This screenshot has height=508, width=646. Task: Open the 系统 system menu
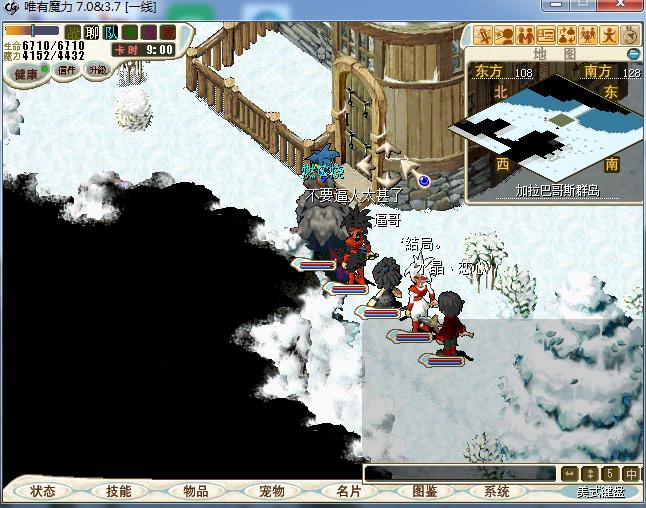[x=497, y=491]
